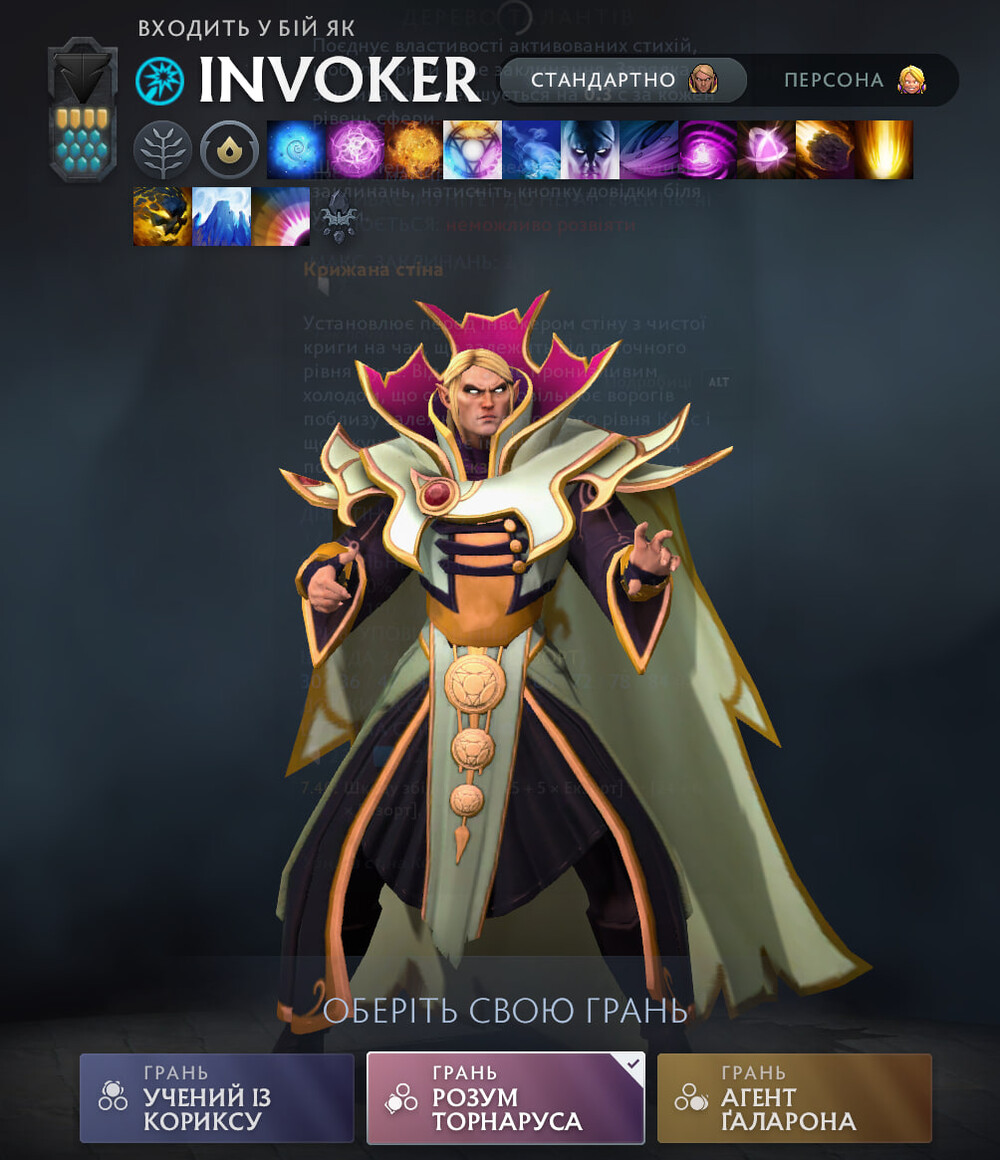This screenshot has height=1160, width=1000.
Task: View the Ghost Walk ability icon
Action: 590,150
